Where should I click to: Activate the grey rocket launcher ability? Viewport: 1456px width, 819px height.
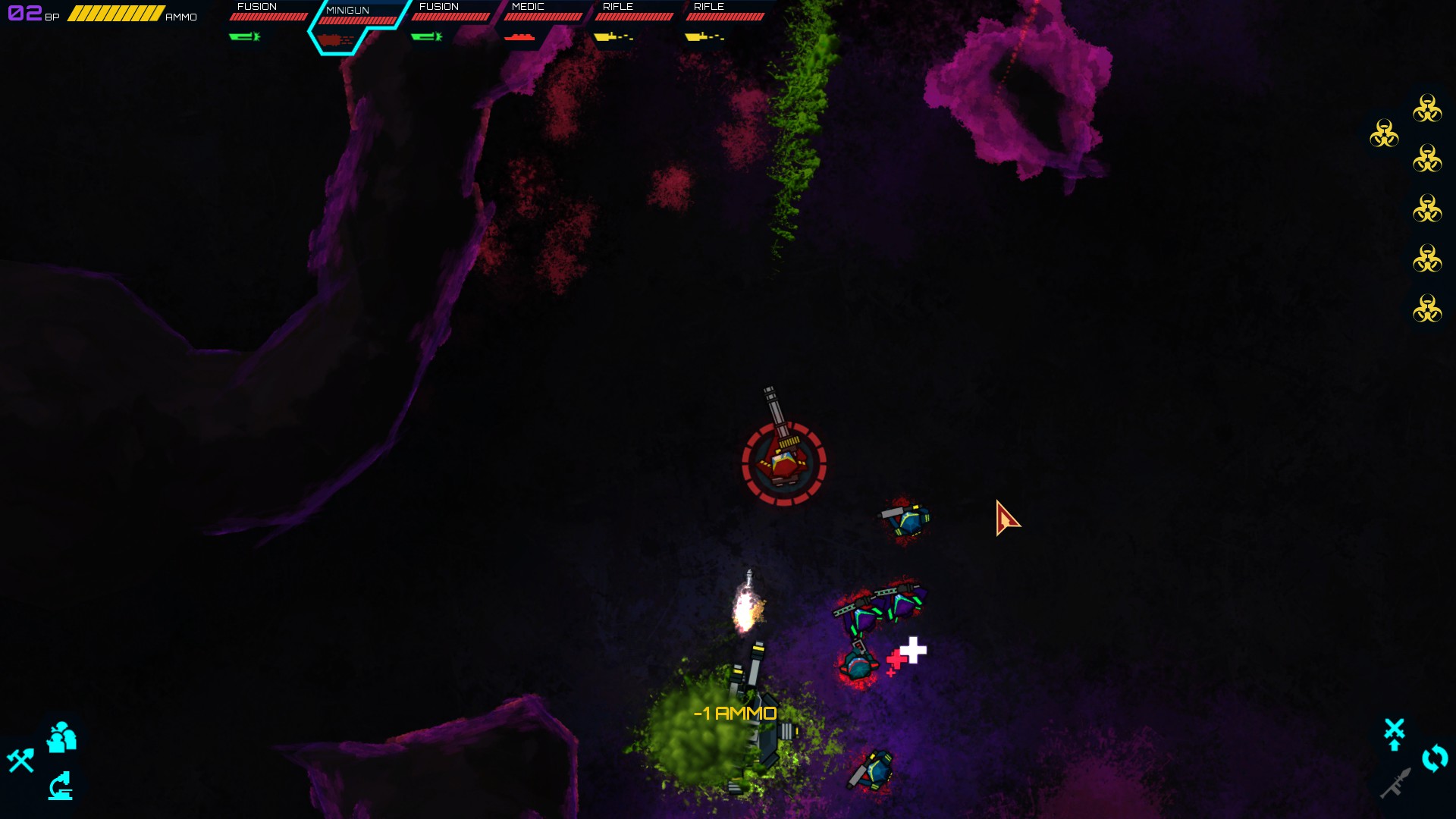(1395, 784)
